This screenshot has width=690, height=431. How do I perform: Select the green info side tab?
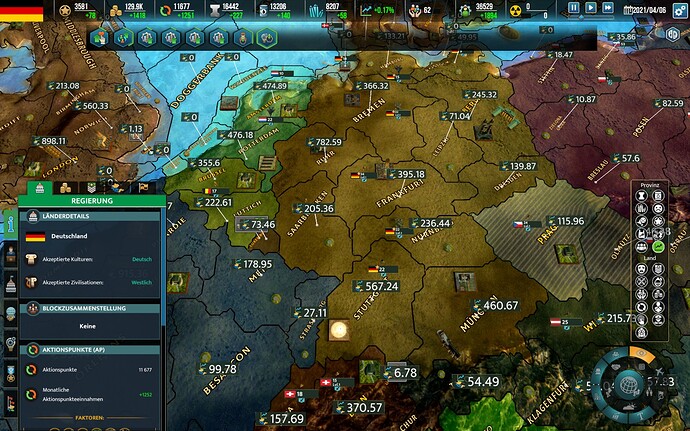click(11, 228)
